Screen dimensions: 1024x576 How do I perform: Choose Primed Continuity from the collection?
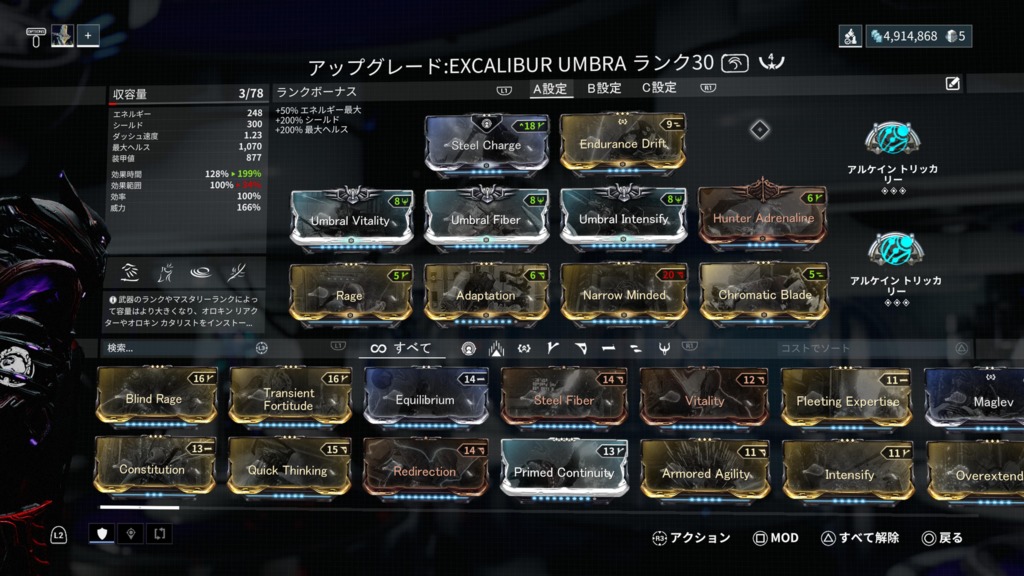563,472
